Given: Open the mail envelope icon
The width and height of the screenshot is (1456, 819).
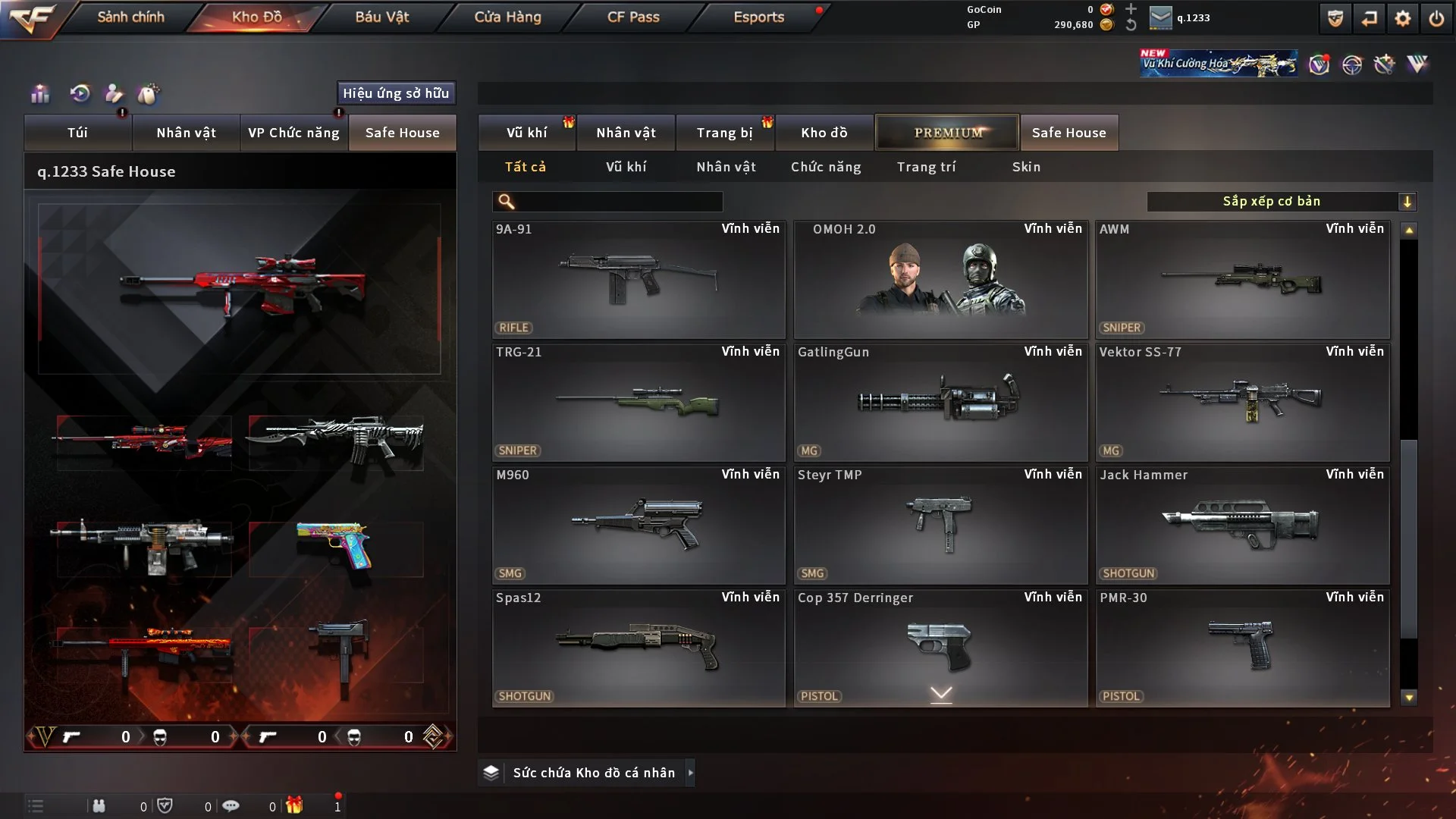Looking at the screenshot, I should tap(1160, 18).
